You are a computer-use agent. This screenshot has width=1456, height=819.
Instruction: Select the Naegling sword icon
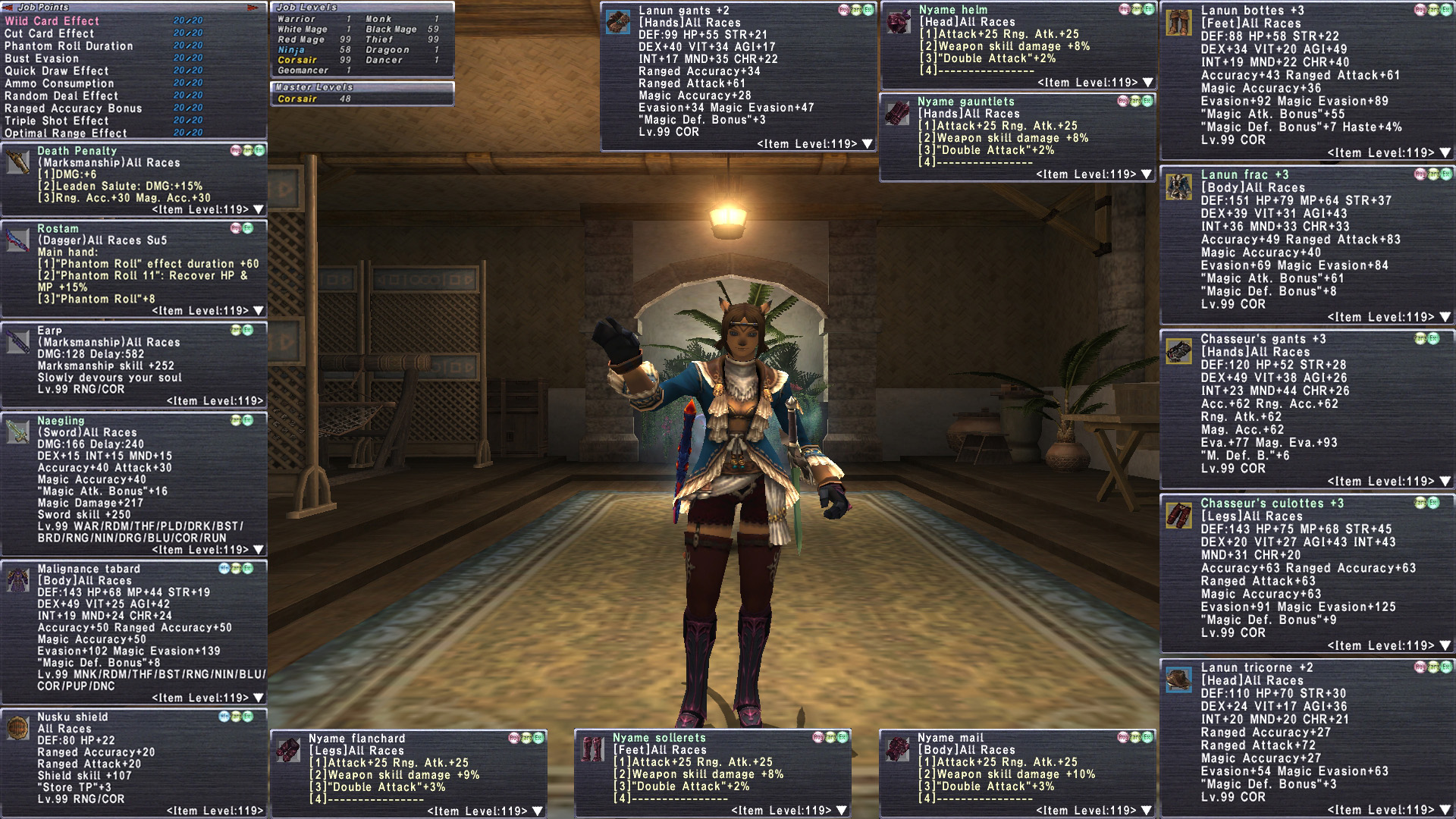18,431
